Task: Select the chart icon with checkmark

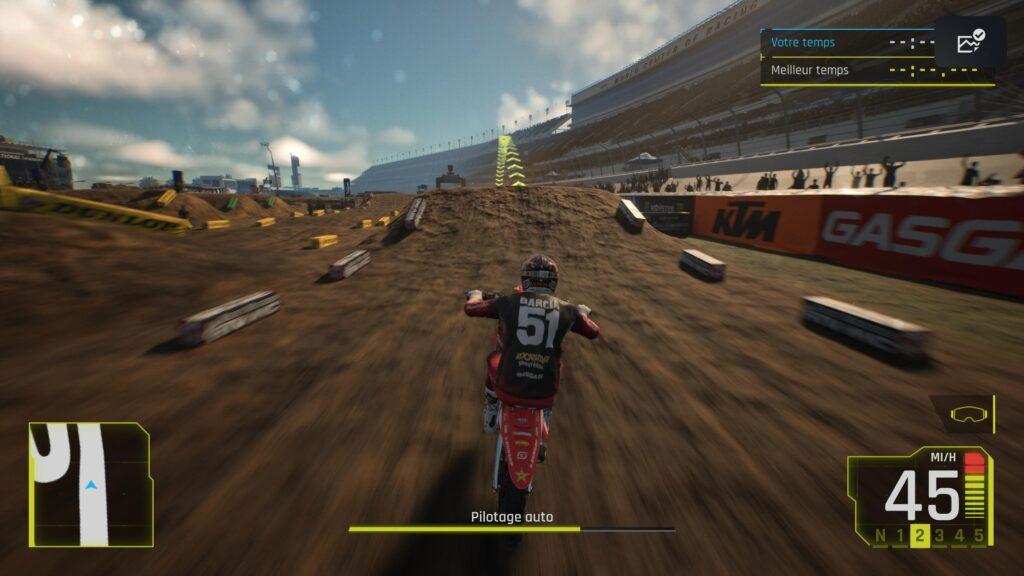Action: coord(970,42)
